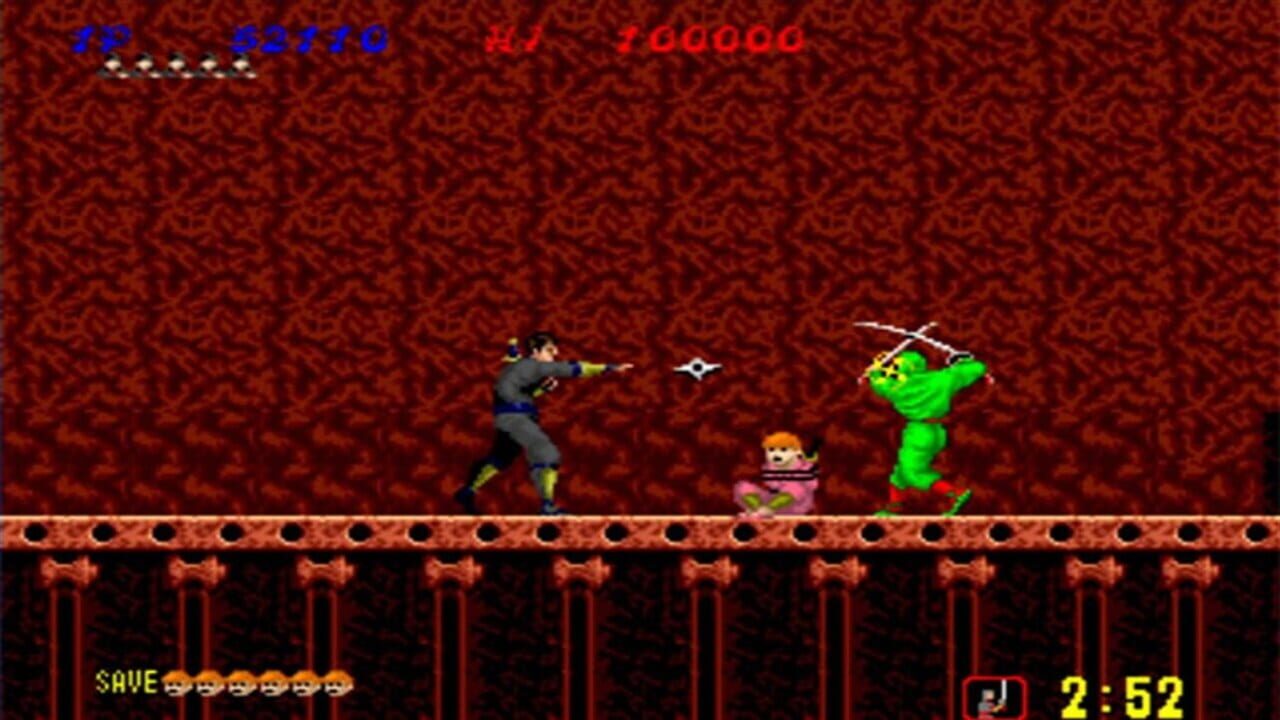Click the first remaining-life ninja icon
Viewport: 1280px width, 720px height.
(x=113, y=65)
